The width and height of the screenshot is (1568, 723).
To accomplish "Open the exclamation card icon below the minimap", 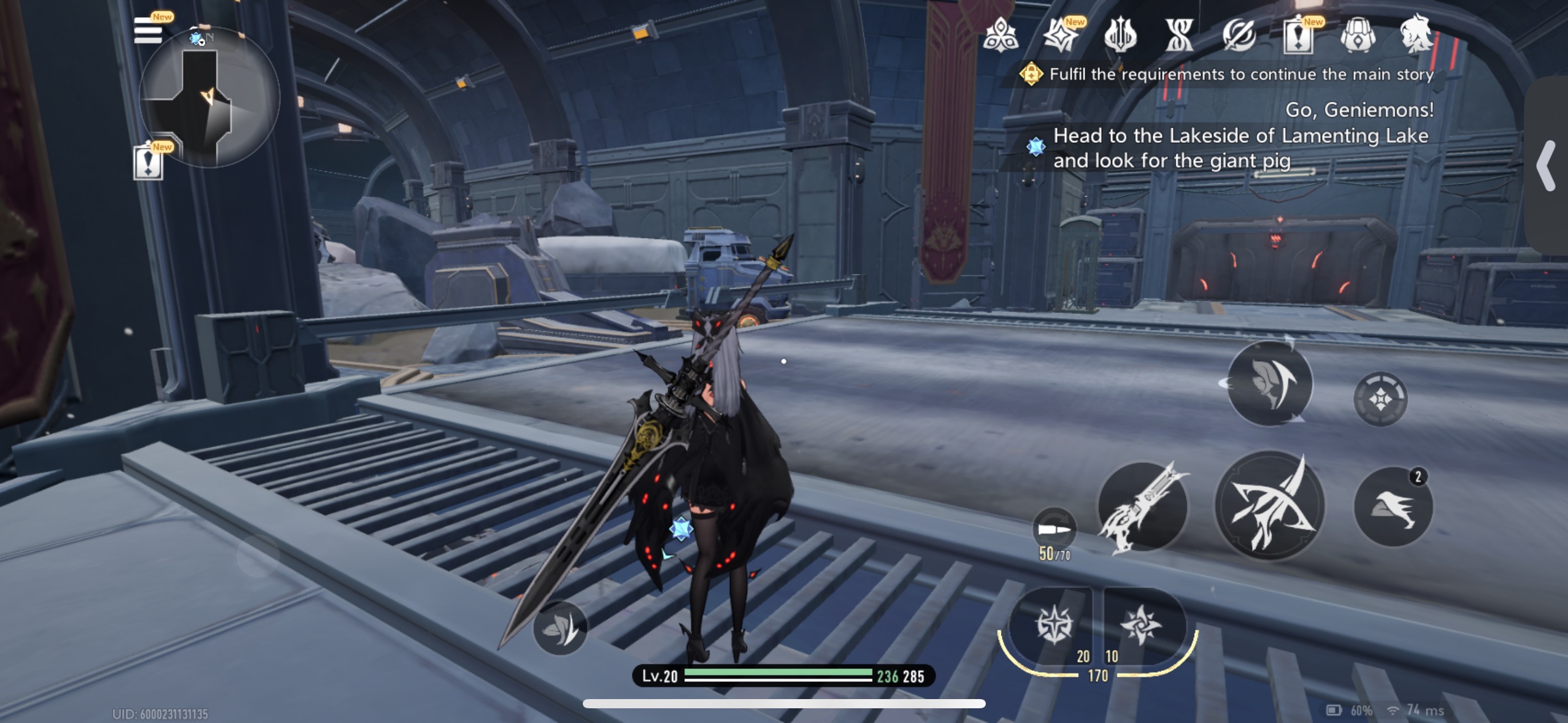I will tap(148, 163).
